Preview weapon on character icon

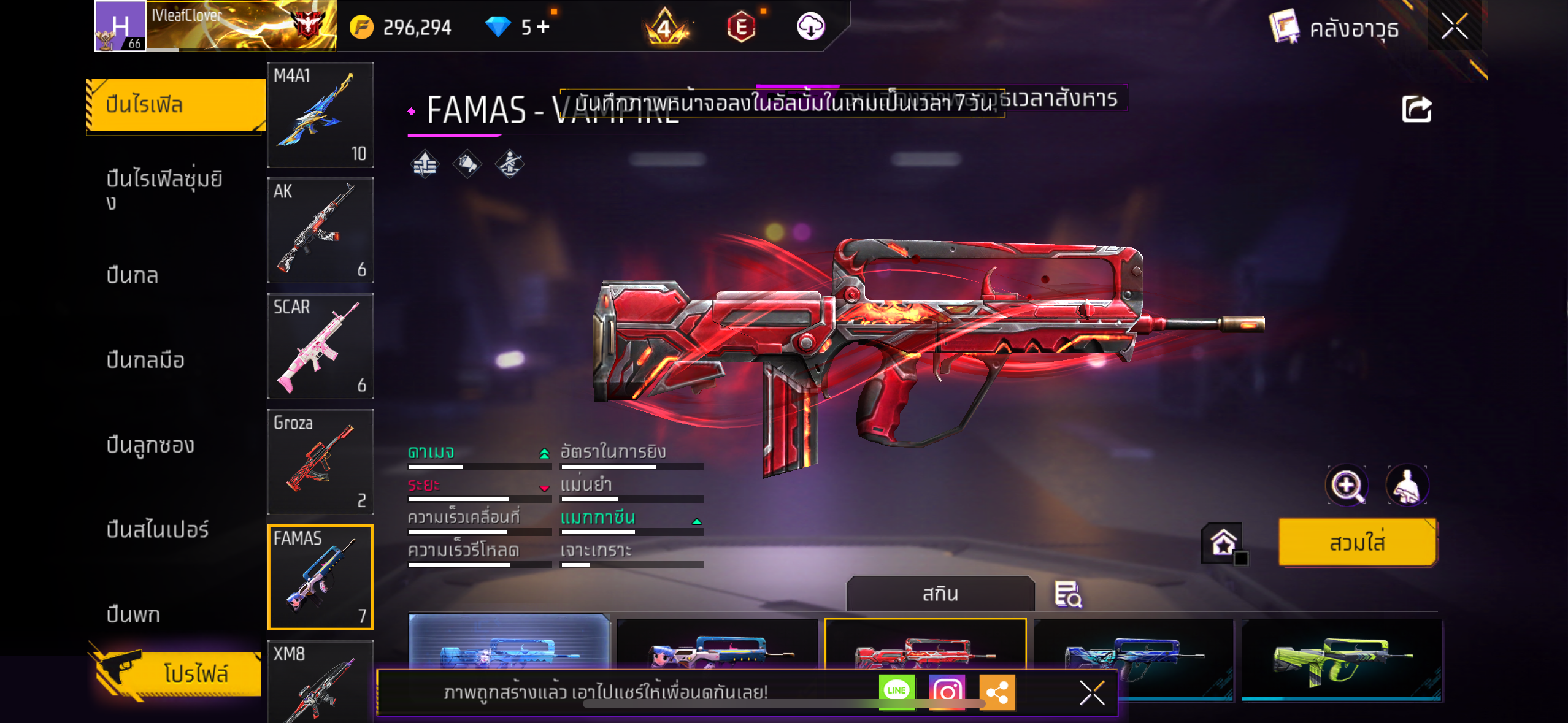click(x=1407, y=486)
